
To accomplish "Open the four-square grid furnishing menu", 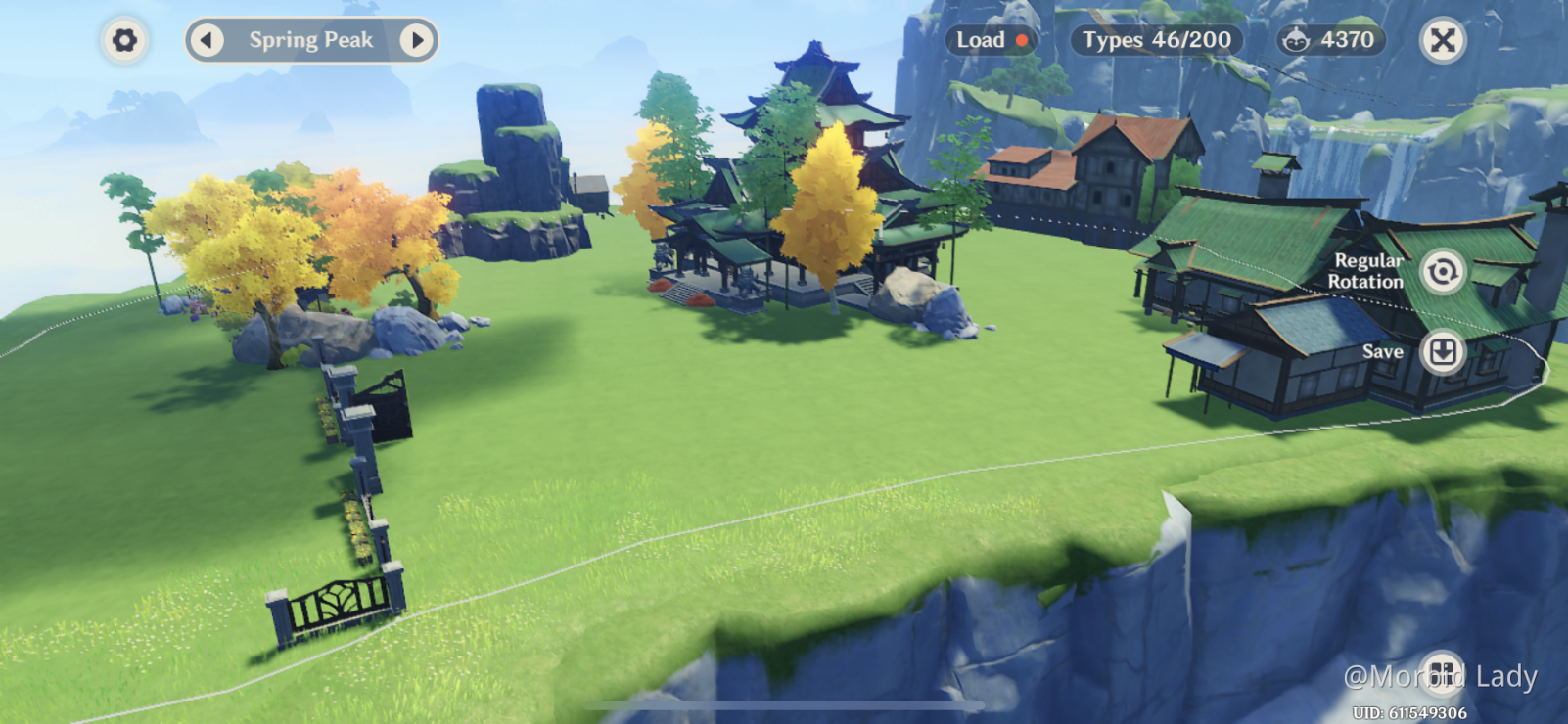I will coord(1442,672).
